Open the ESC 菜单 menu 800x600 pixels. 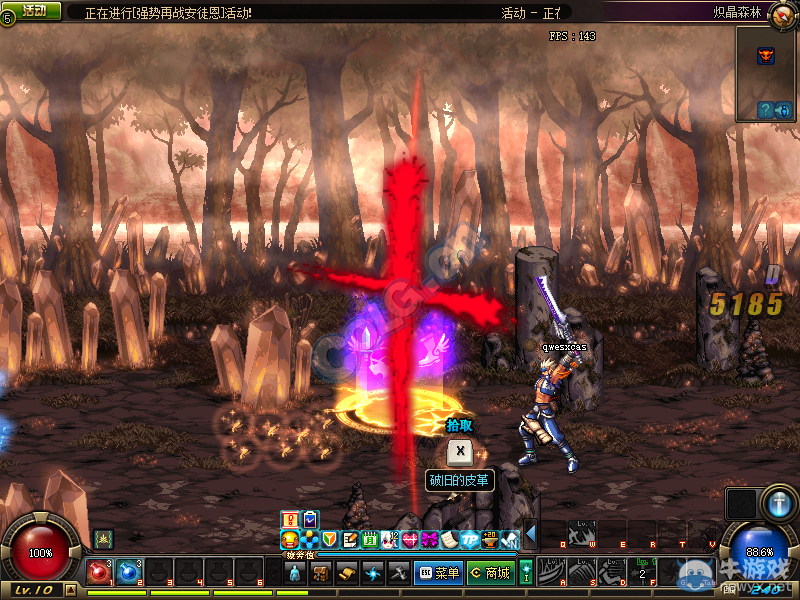coord(437,573)
